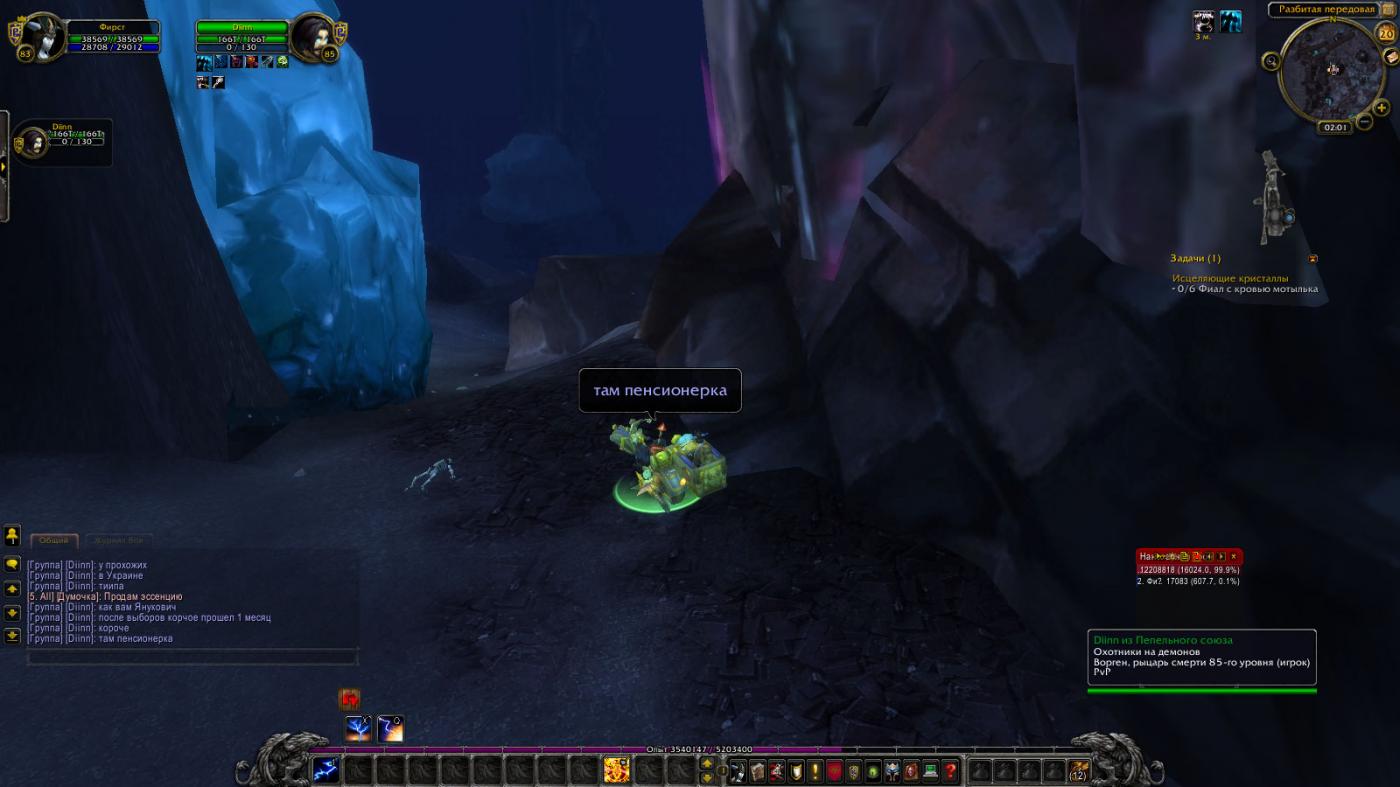The width and height of the screenshot is (1400, 787).
Task: Open the minimap
Action: tap(1331, 68)
